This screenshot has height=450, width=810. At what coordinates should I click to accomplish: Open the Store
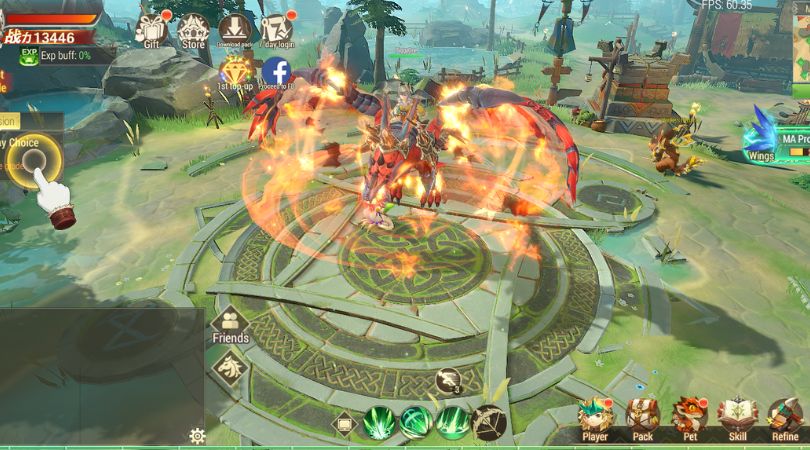pyautogui.click(x=194, y=29)
